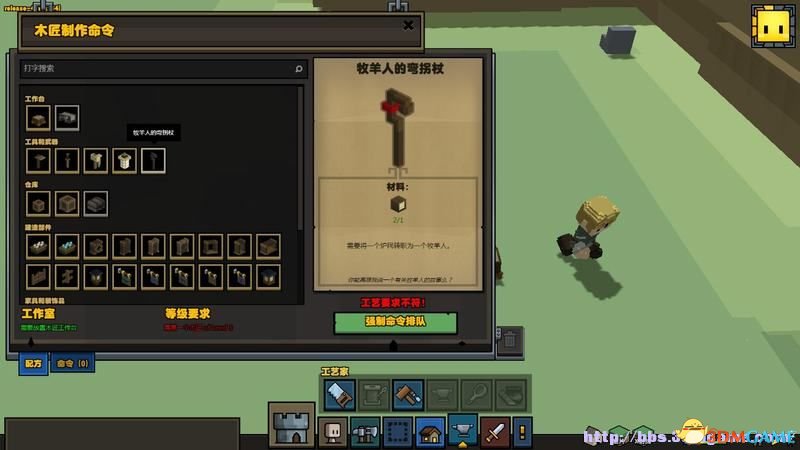
Task: Open the town castle overview button
Action: tap(292, 423)
